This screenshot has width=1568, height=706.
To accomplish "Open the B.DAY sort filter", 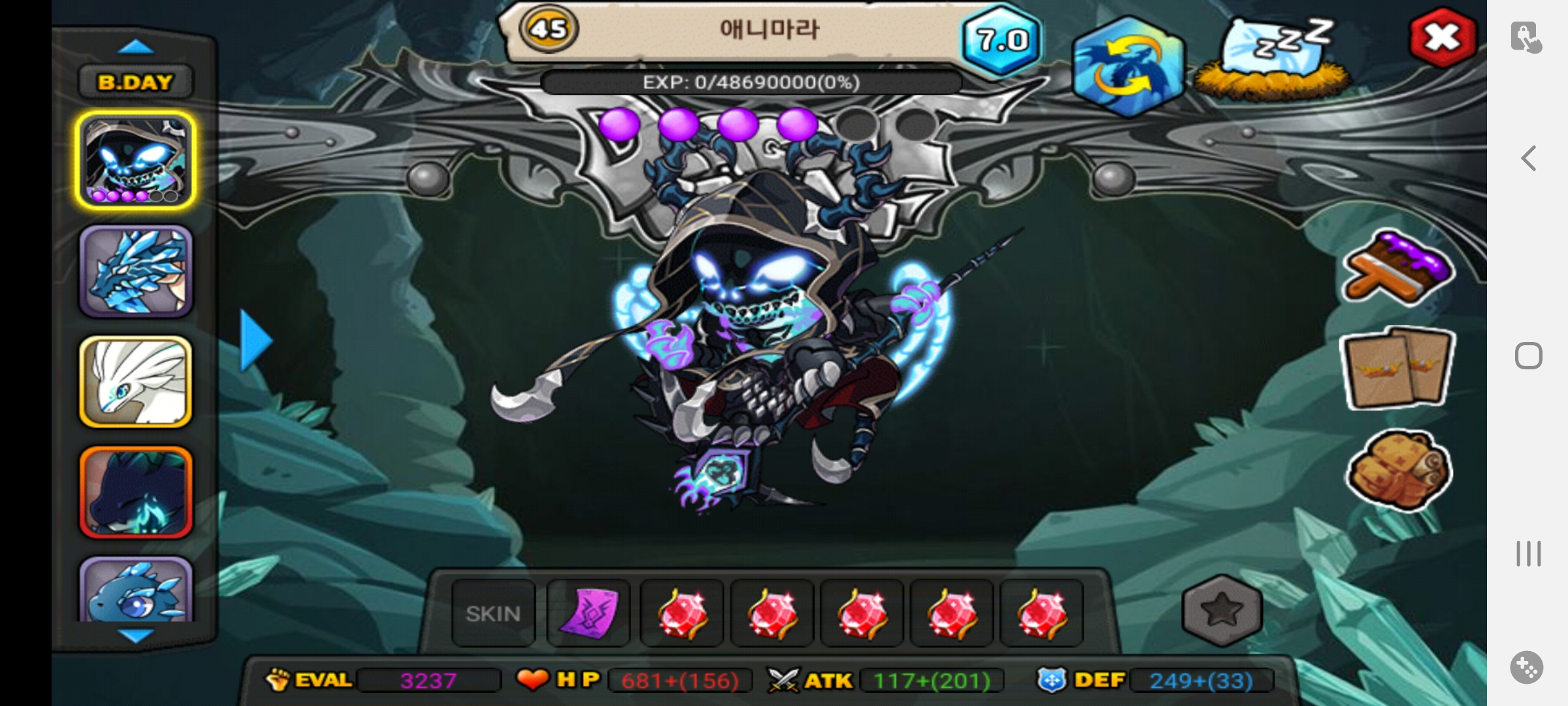I will pos(135,82).
